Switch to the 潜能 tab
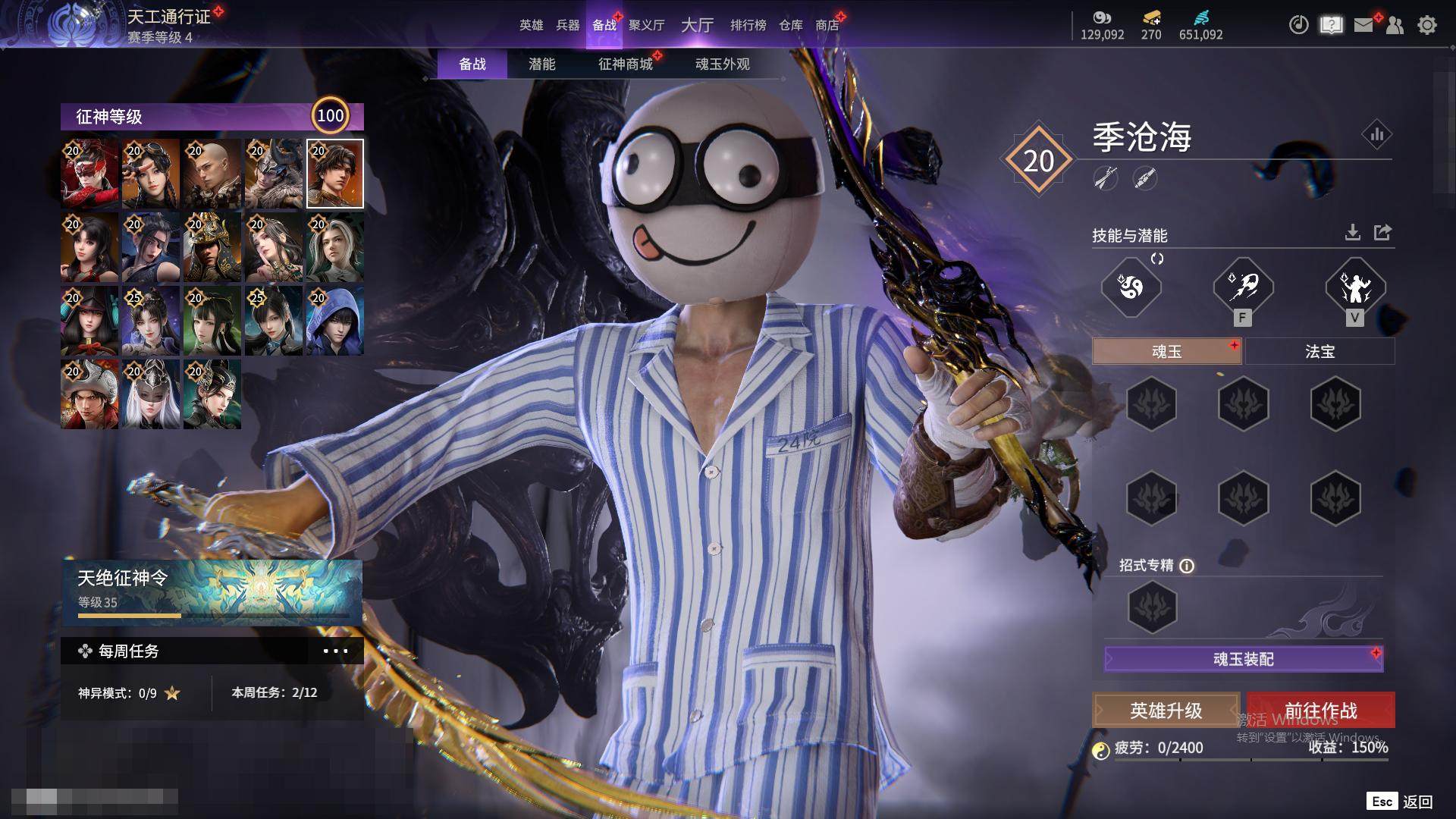The image size is (1456, 819). (541, 64)
